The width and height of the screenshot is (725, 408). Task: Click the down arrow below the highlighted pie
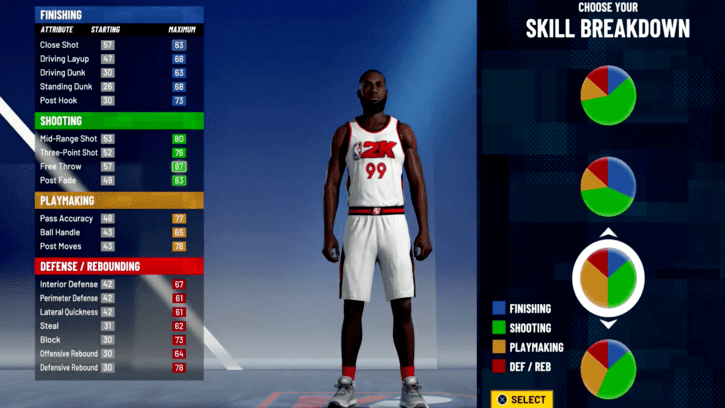[608, 324]
